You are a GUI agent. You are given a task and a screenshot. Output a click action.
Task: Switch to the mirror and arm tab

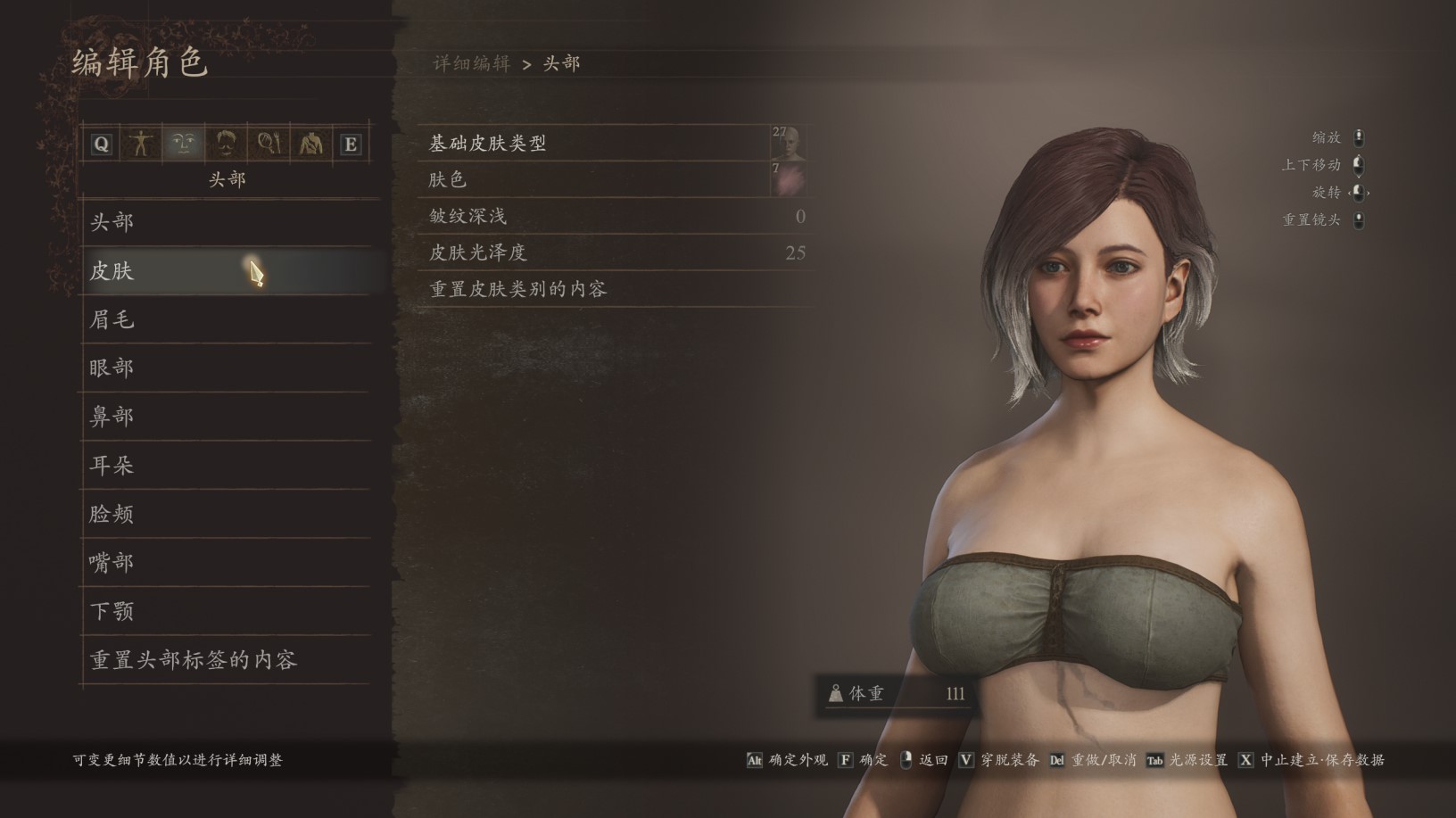click(x=269, y=144)
